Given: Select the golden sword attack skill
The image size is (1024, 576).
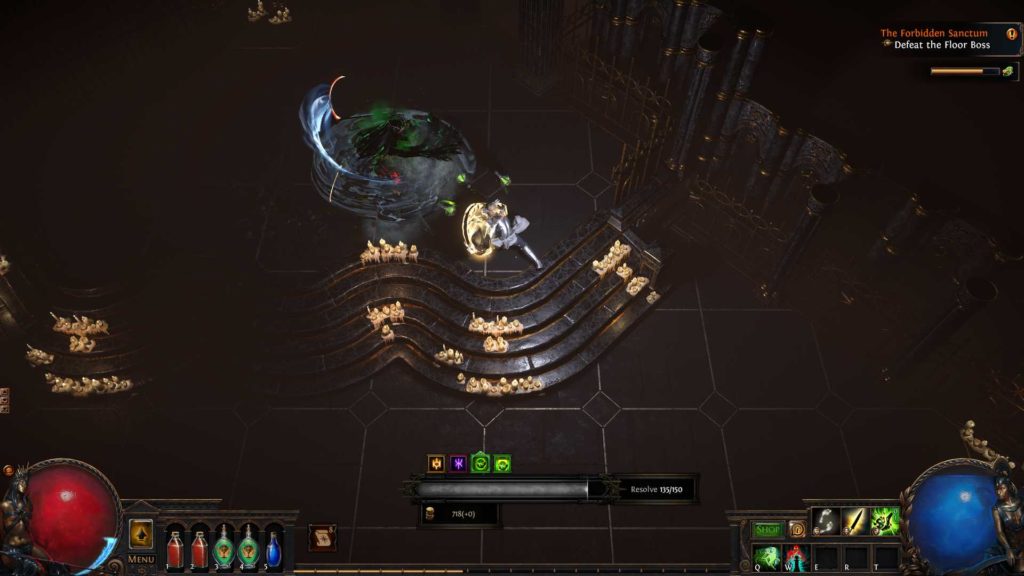Looking at the screenshot, I should 855,521.
